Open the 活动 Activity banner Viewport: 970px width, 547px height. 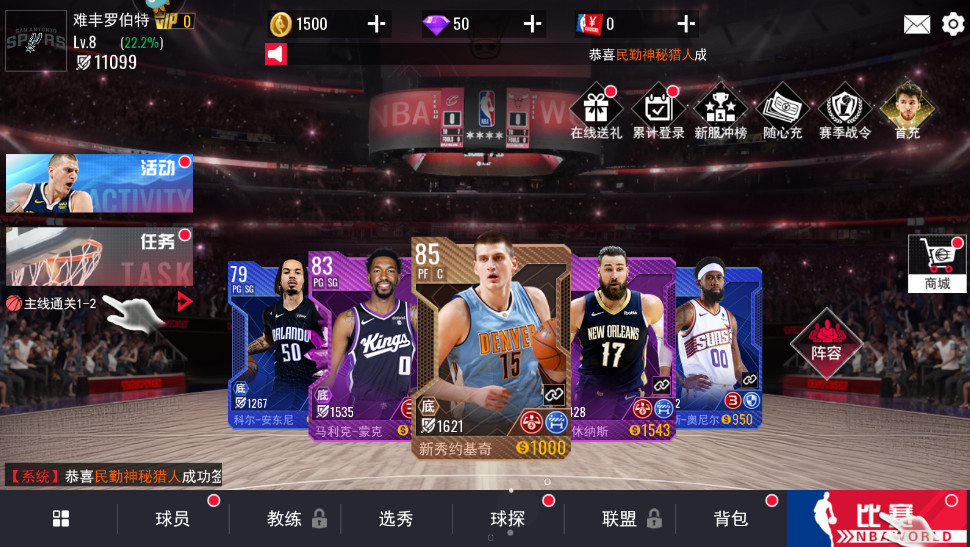click(99, 184)
